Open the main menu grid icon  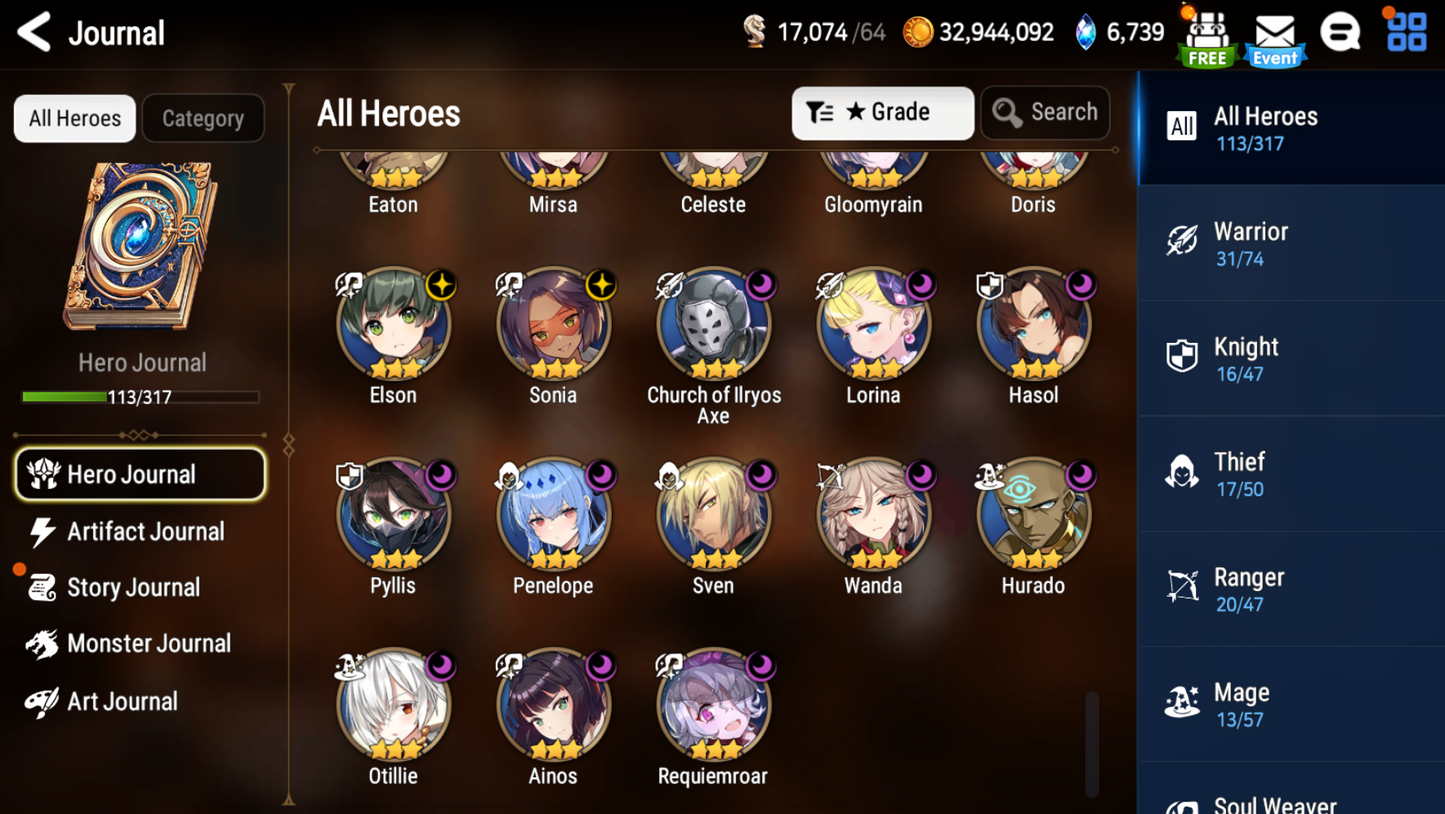(1406, 31)
